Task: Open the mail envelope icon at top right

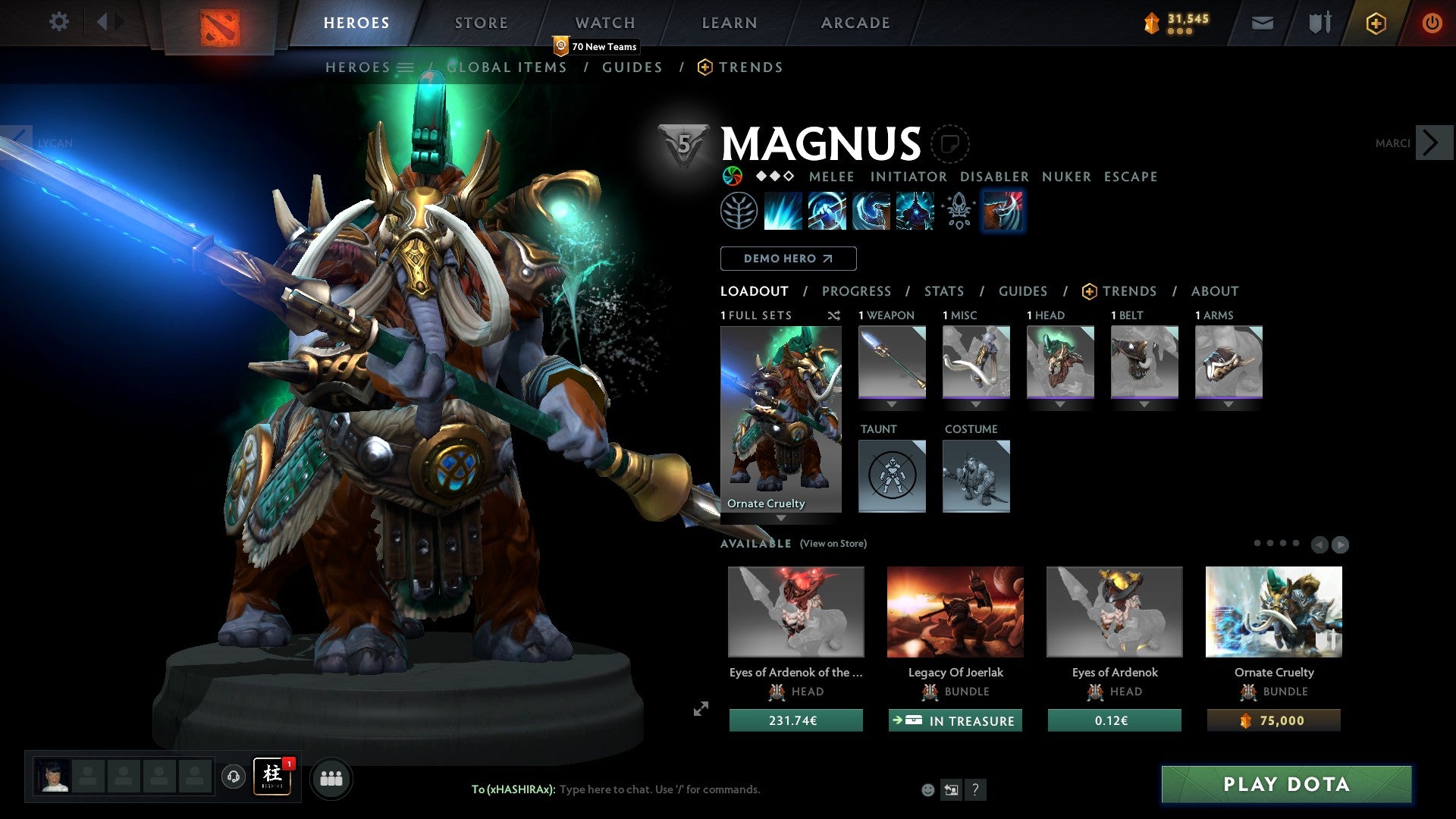Action: click(1261, 23)
